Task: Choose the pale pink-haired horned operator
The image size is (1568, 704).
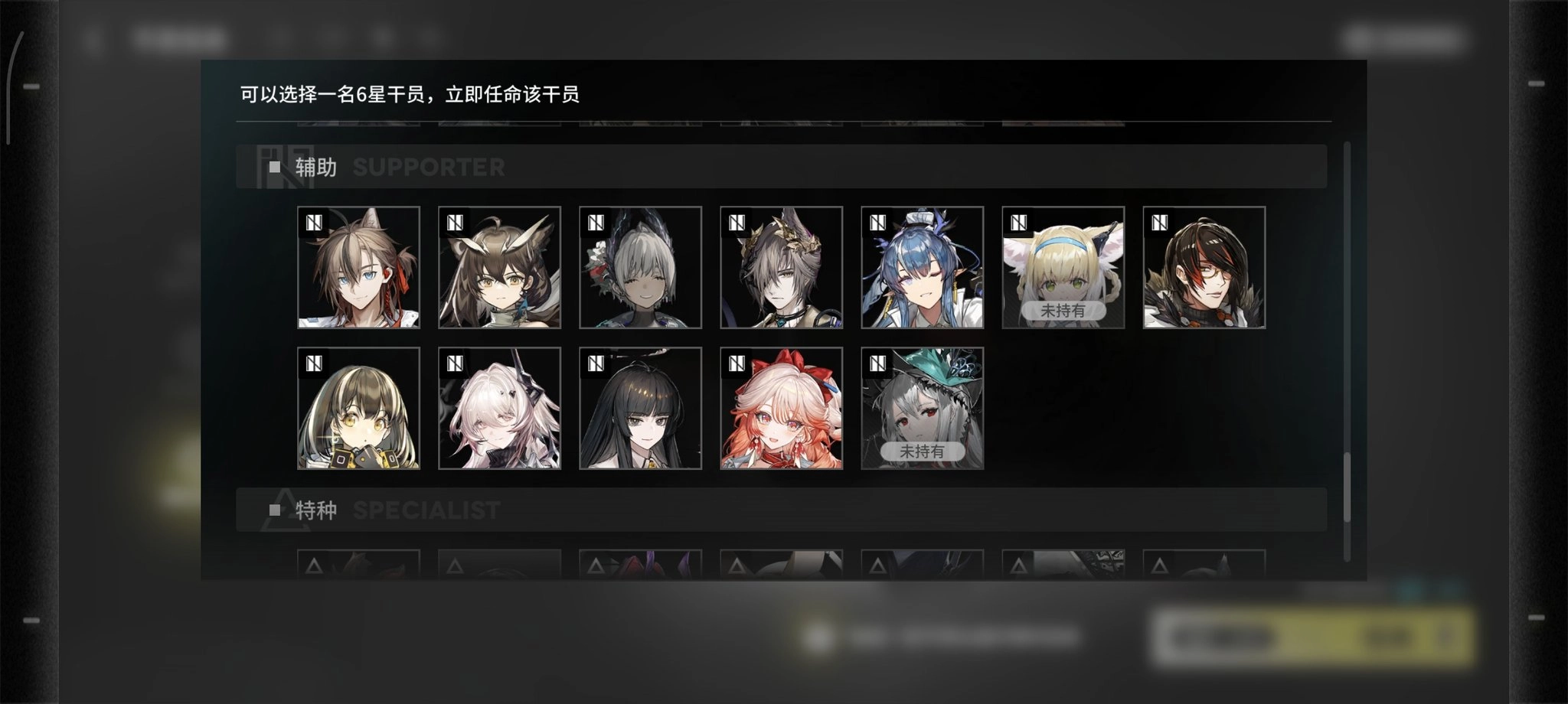Action: click(x=499, y=408)
